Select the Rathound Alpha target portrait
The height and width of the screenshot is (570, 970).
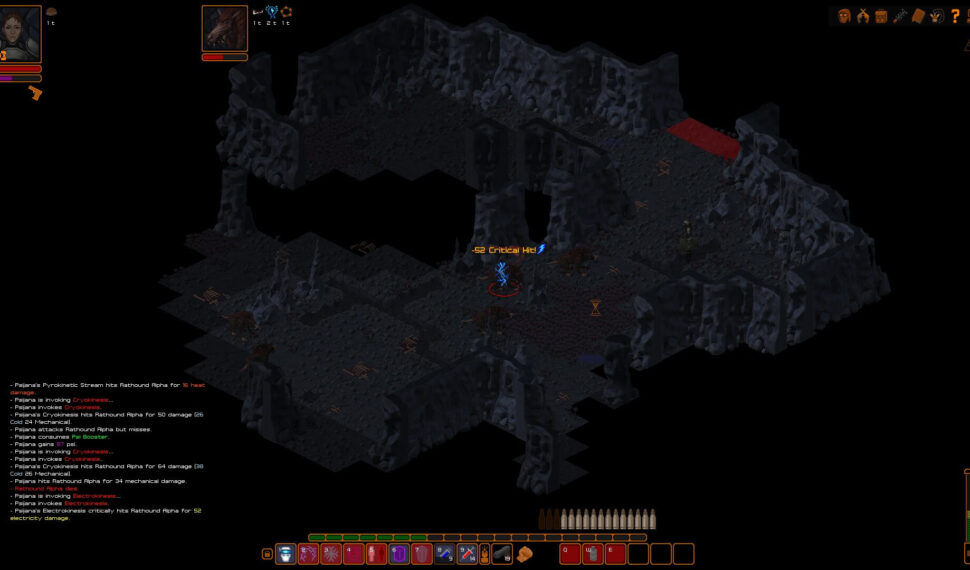[224, 29]
